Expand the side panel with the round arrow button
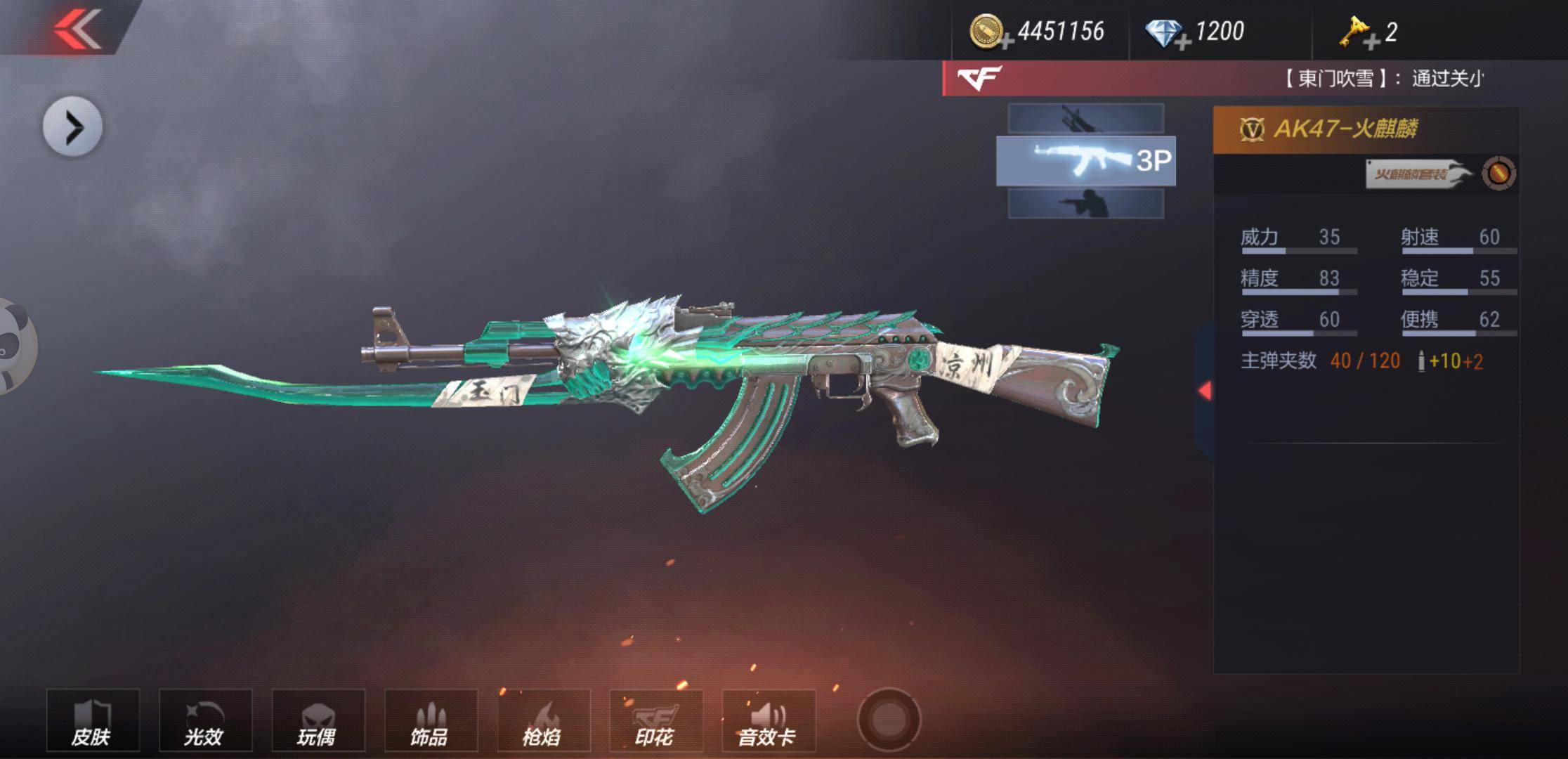The width and height of the screenshot is (1568, 759). (72, 127)
